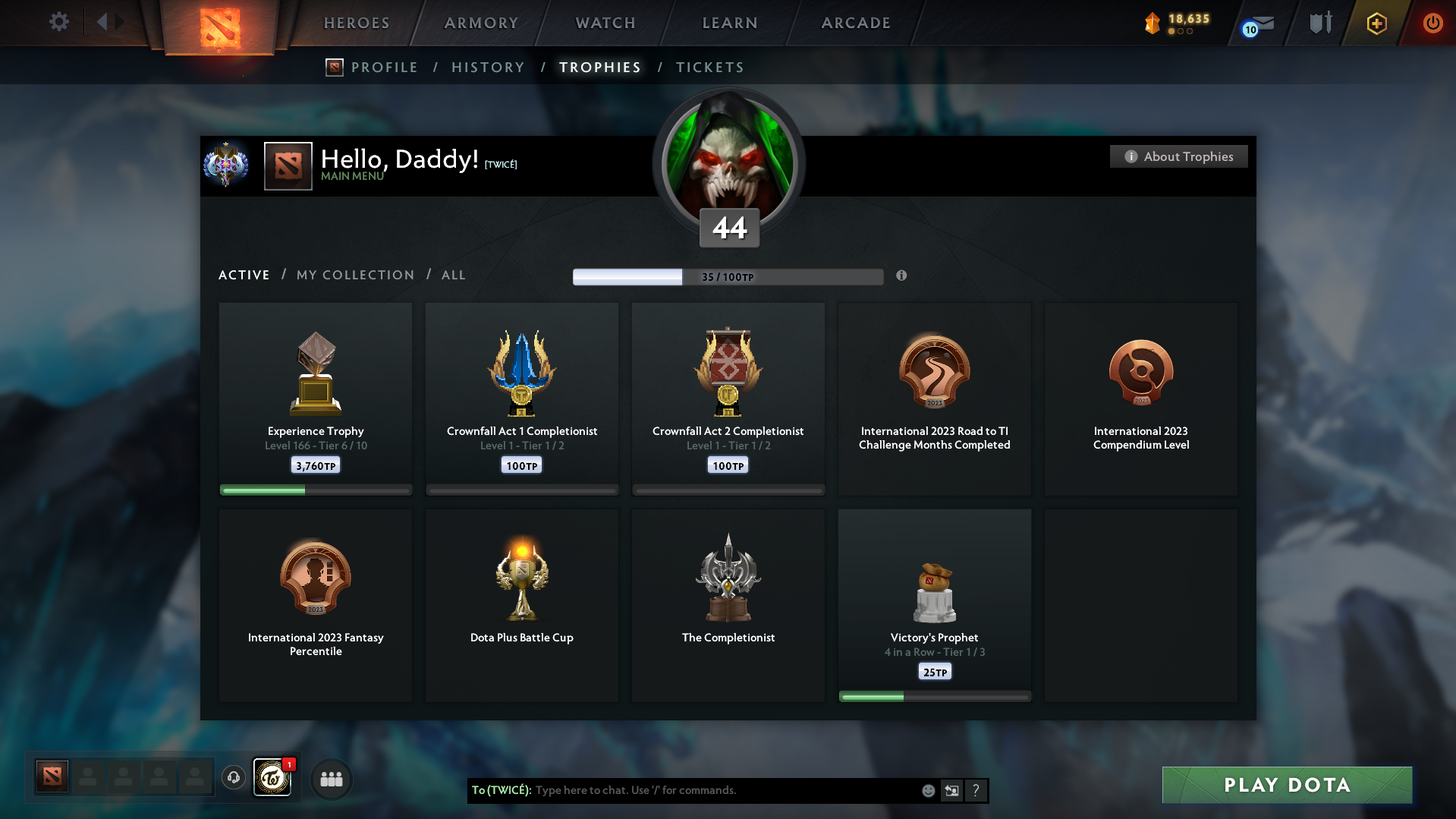This screenshot has width=1456, height=819.
Task: Open the HISTORY section
Action: pos(487,67)
